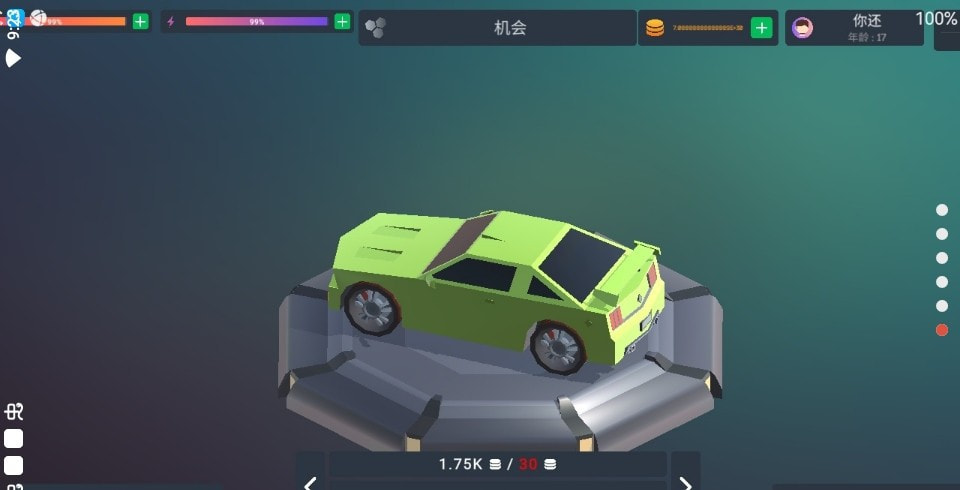Open the 机会 opportunities panel
960x490 pixels.
(x=497, y=28)
